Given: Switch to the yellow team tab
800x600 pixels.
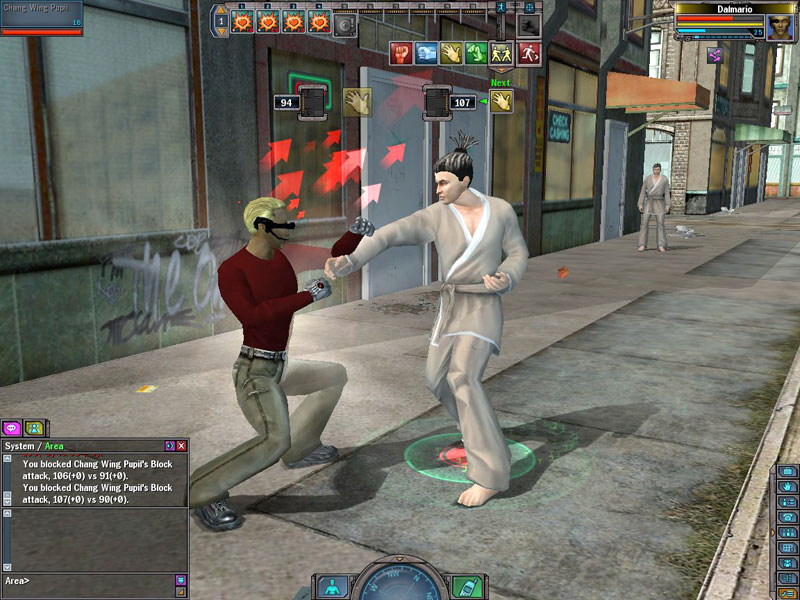Looking at the screenshot, I should pyautogui.click(x=34, y=428).
